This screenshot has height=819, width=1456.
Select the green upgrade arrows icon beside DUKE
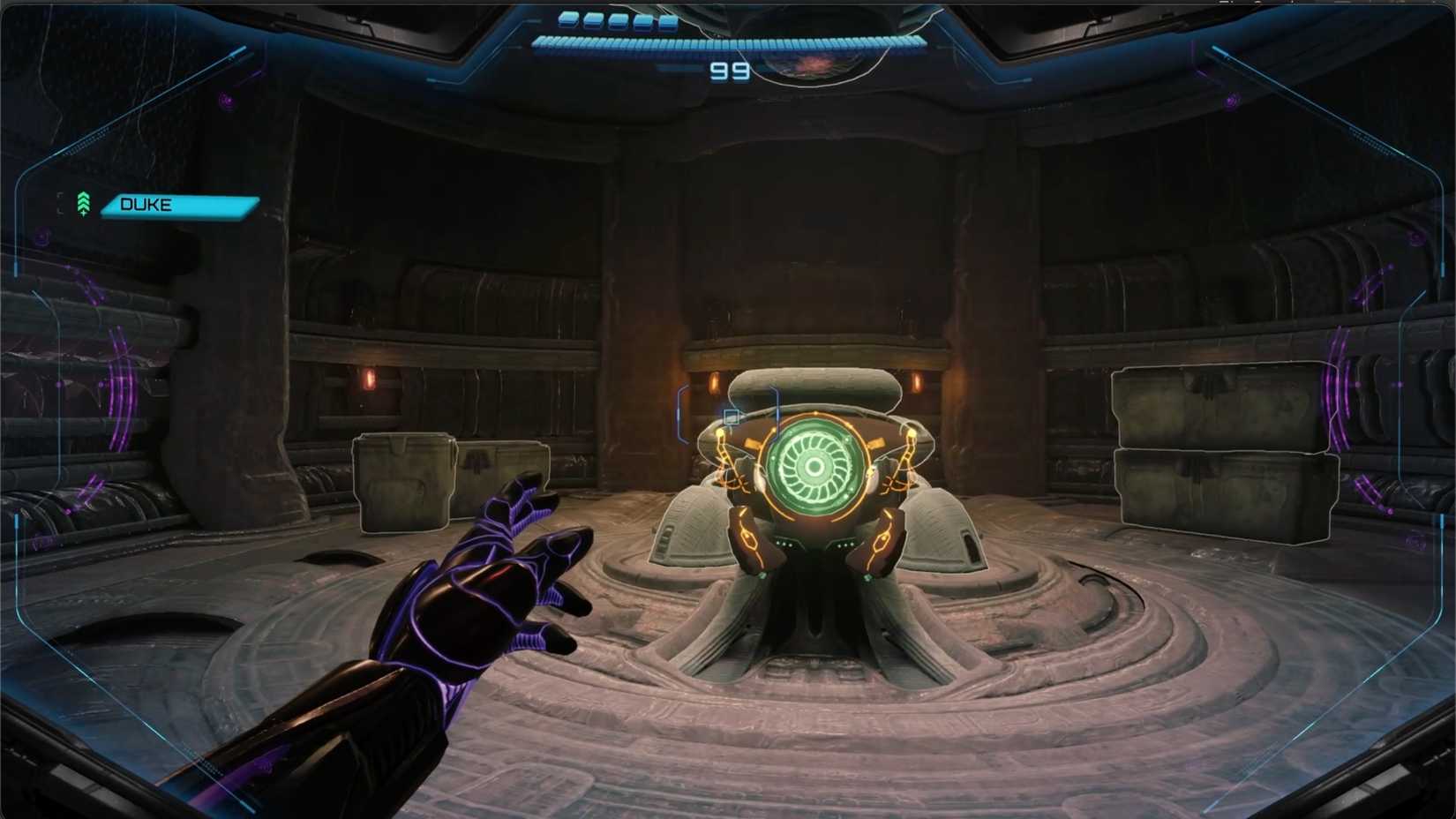pos(83,203)
